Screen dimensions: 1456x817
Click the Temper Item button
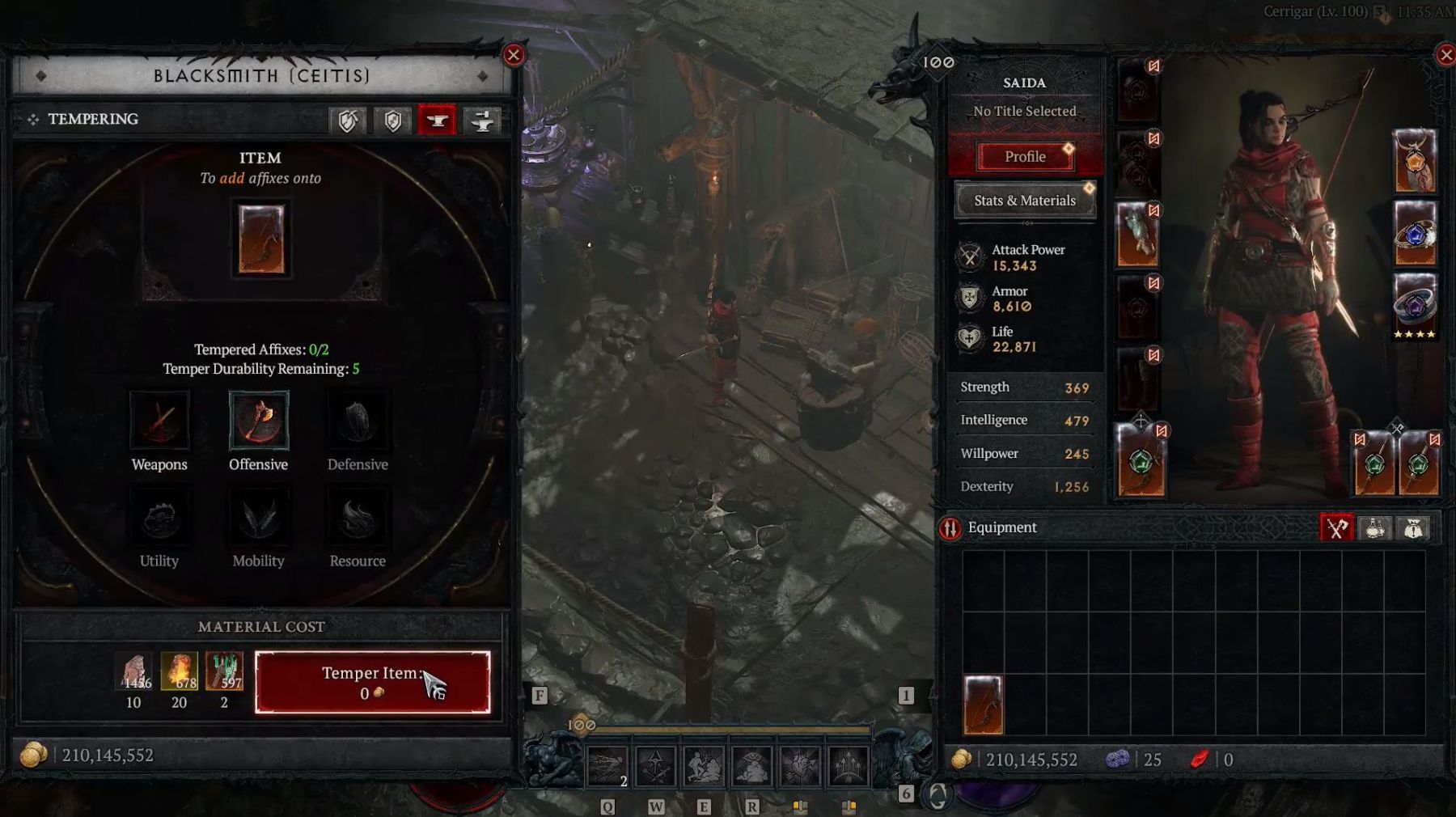coord(372,682)
